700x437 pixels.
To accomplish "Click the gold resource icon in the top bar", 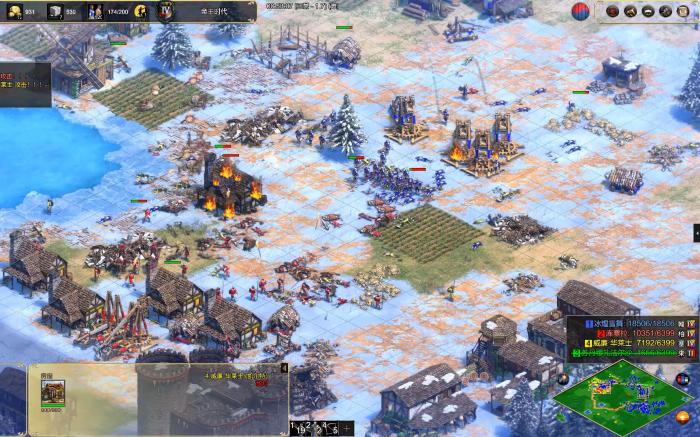I will point(13,11).
